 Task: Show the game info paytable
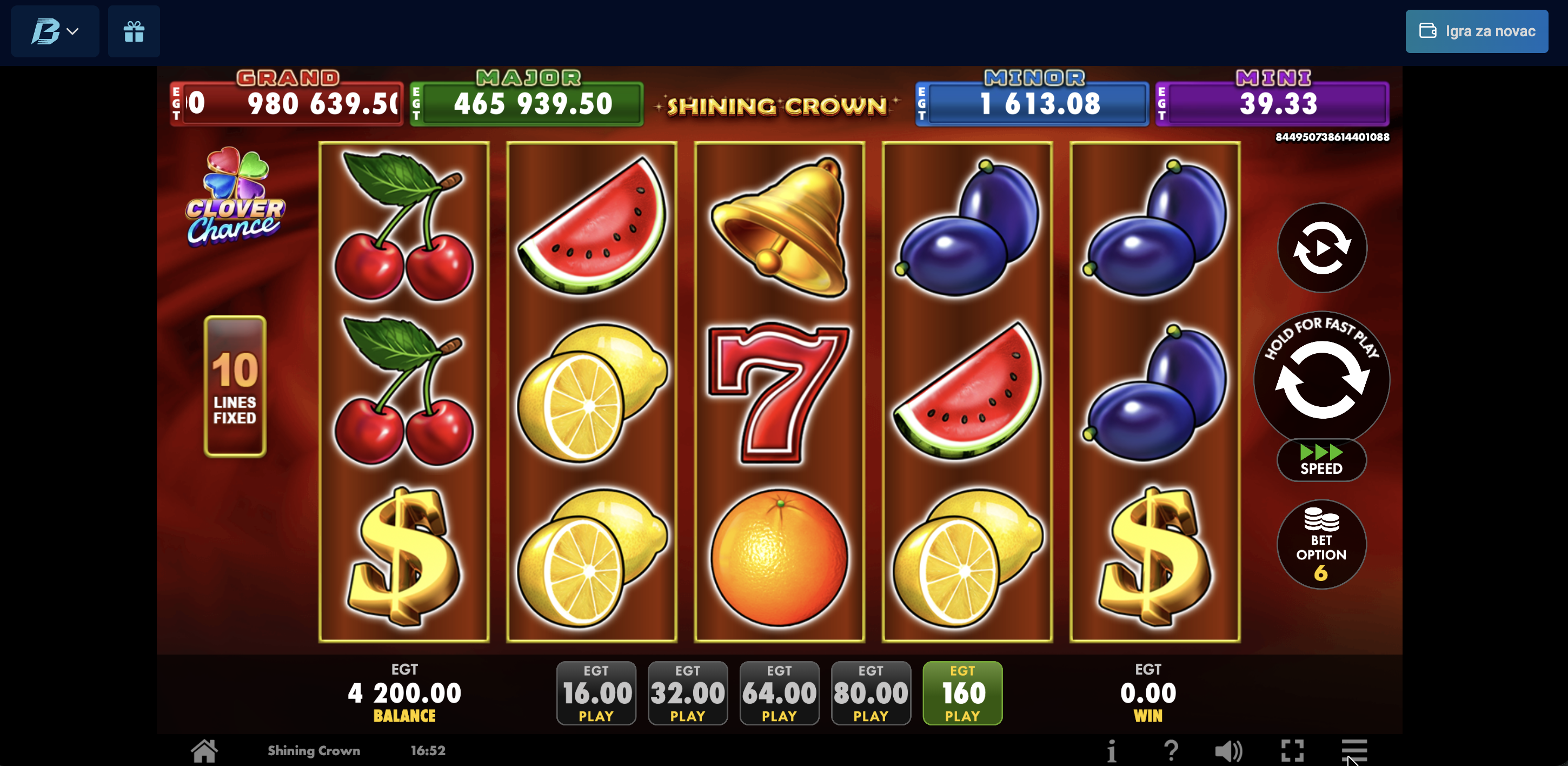(x=1112, y=751)
